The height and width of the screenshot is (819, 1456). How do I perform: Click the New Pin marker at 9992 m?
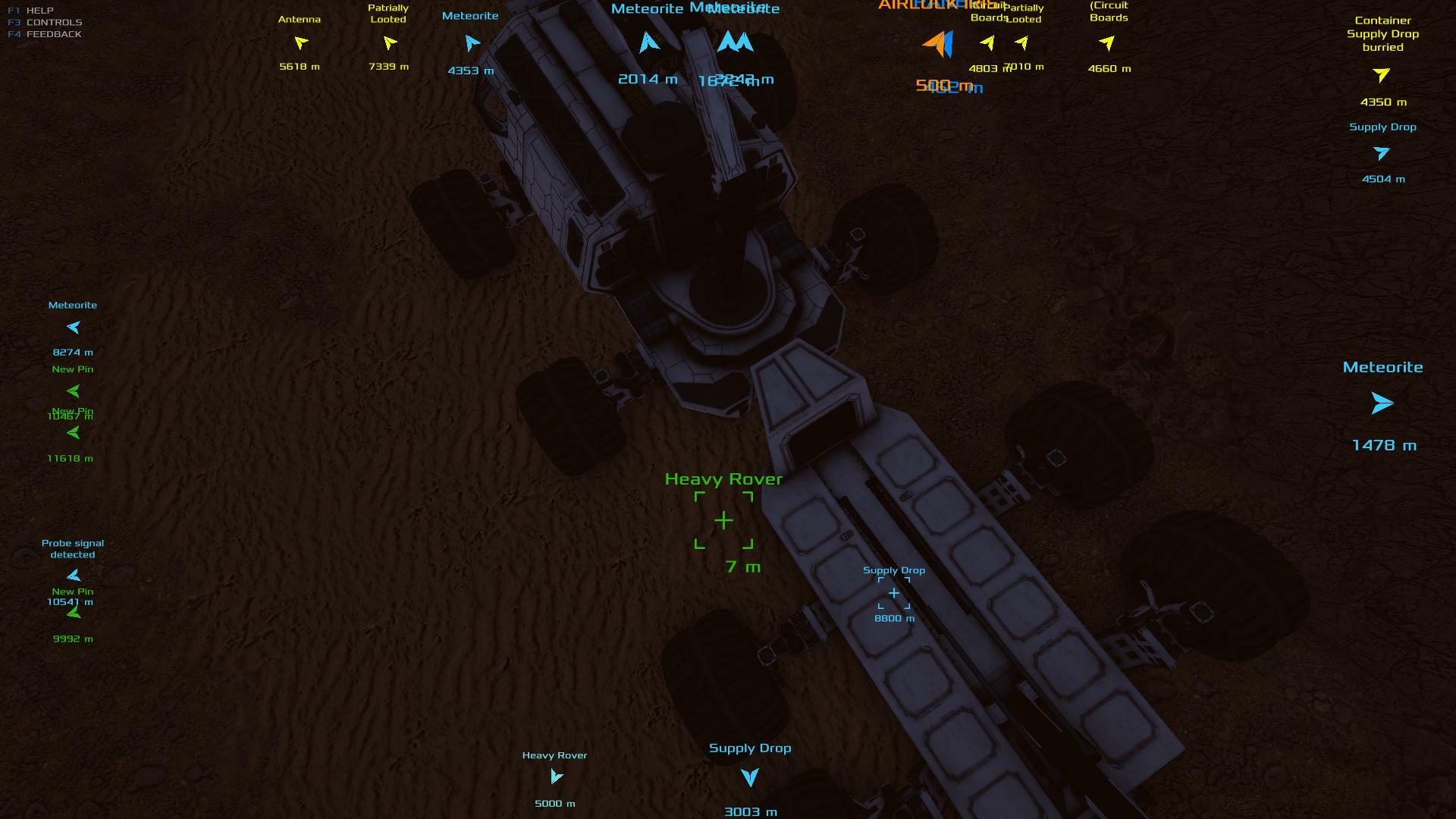click(x=74, y=613)
